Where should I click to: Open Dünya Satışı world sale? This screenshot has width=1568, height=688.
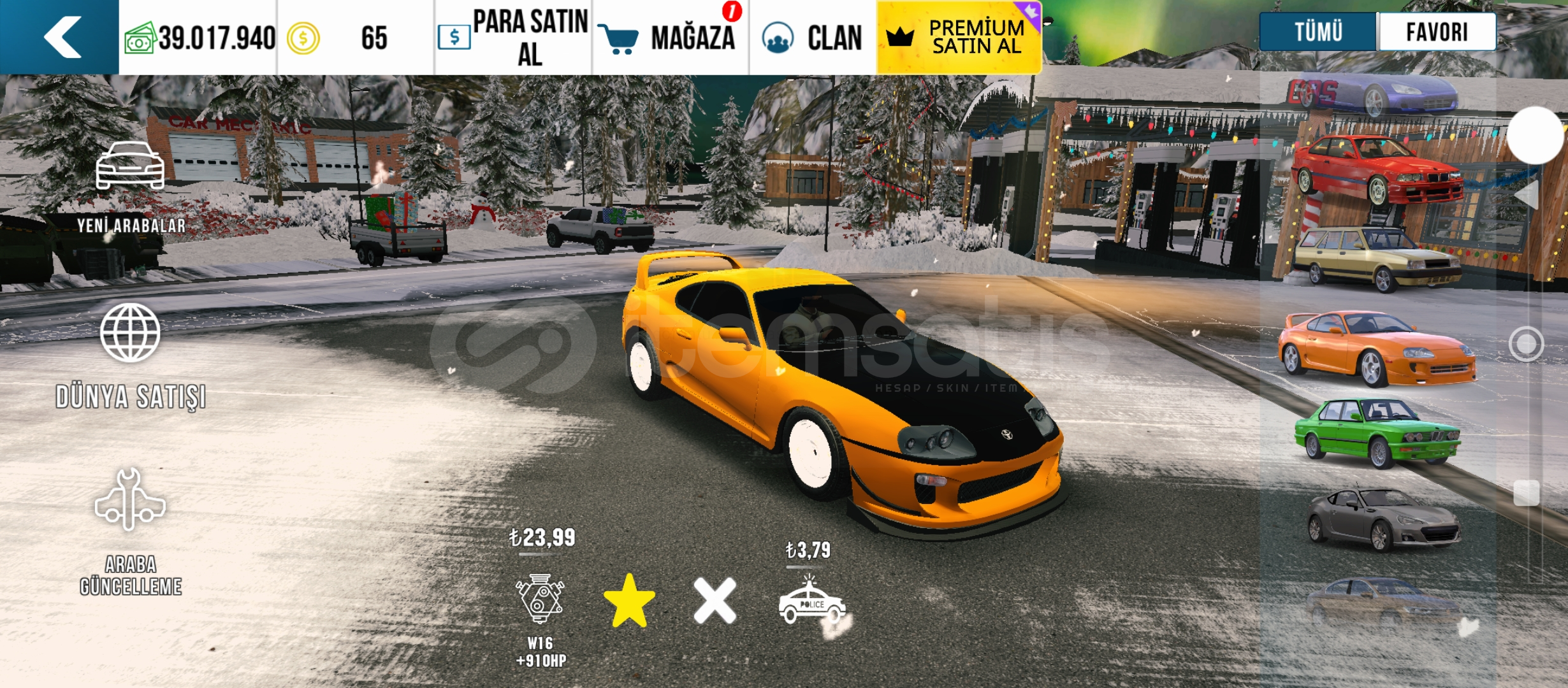pyautogui.click(x=131, y=355)
